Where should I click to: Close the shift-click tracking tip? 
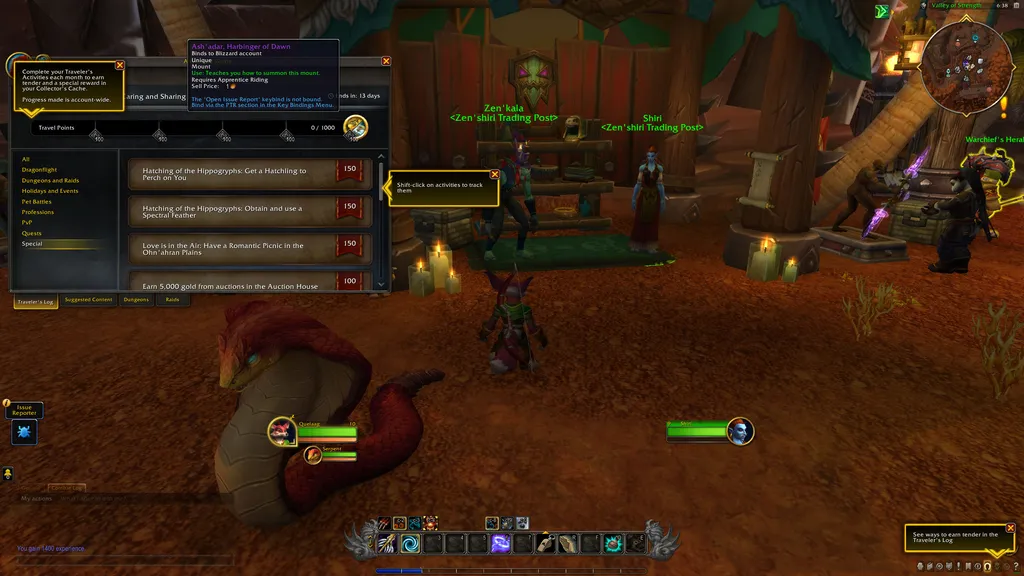tap(495, 175)
